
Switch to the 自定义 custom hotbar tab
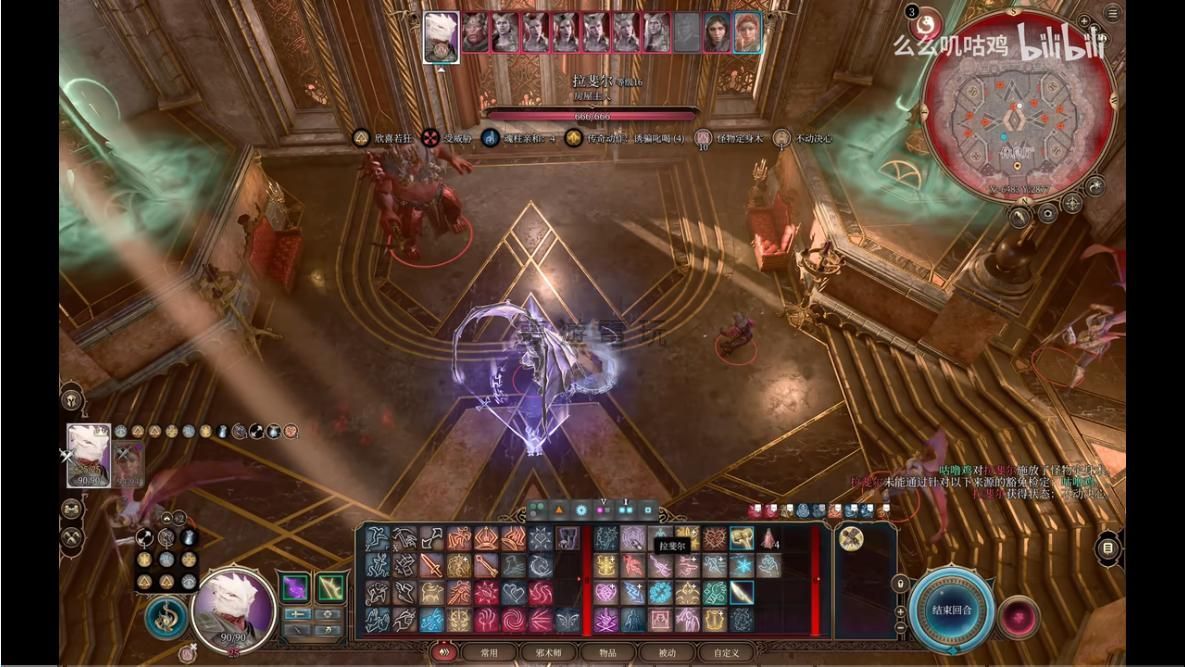pyautogui.click(x=726, y=653)
